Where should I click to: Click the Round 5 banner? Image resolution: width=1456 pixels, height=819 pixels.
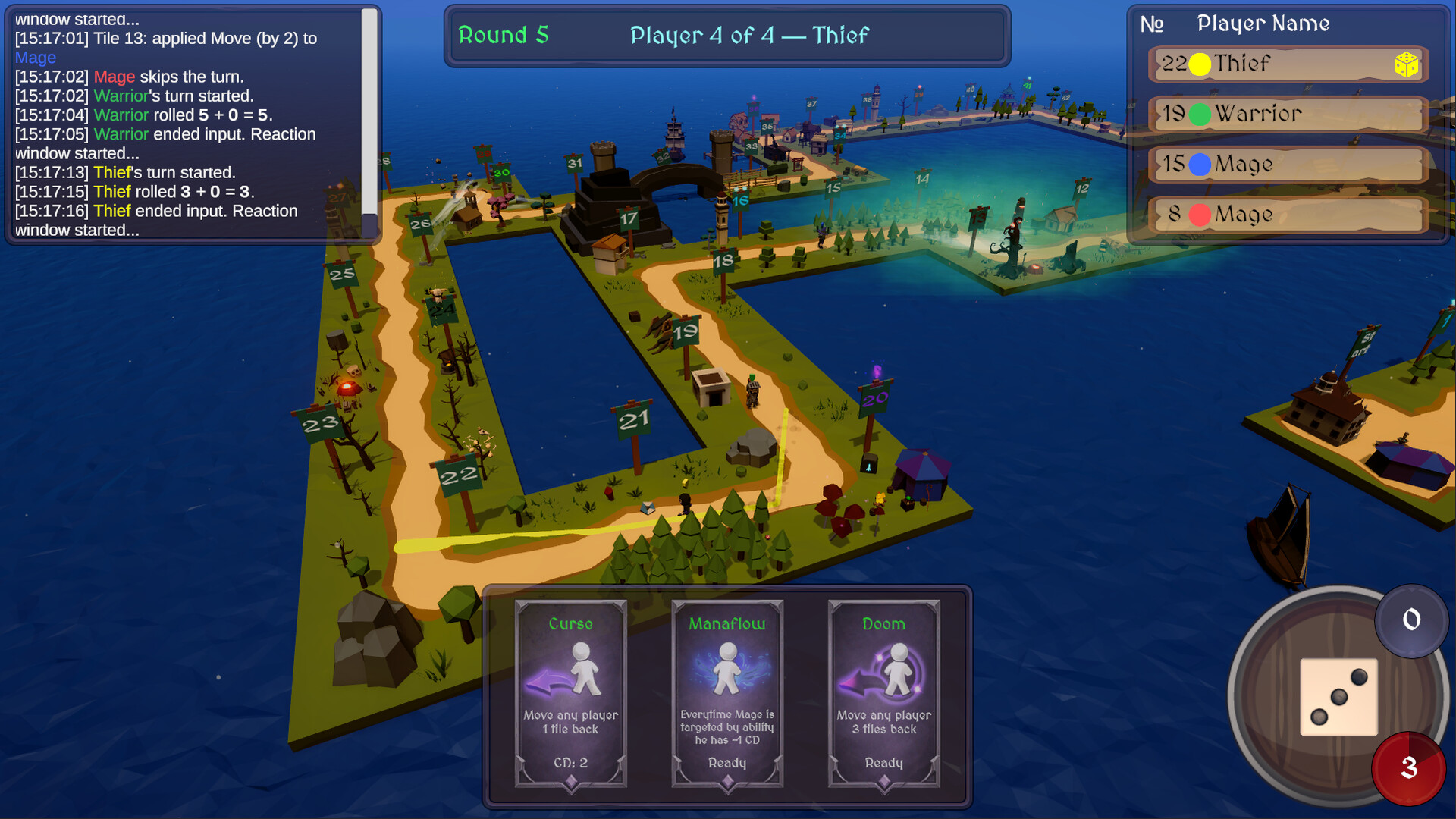503,35
